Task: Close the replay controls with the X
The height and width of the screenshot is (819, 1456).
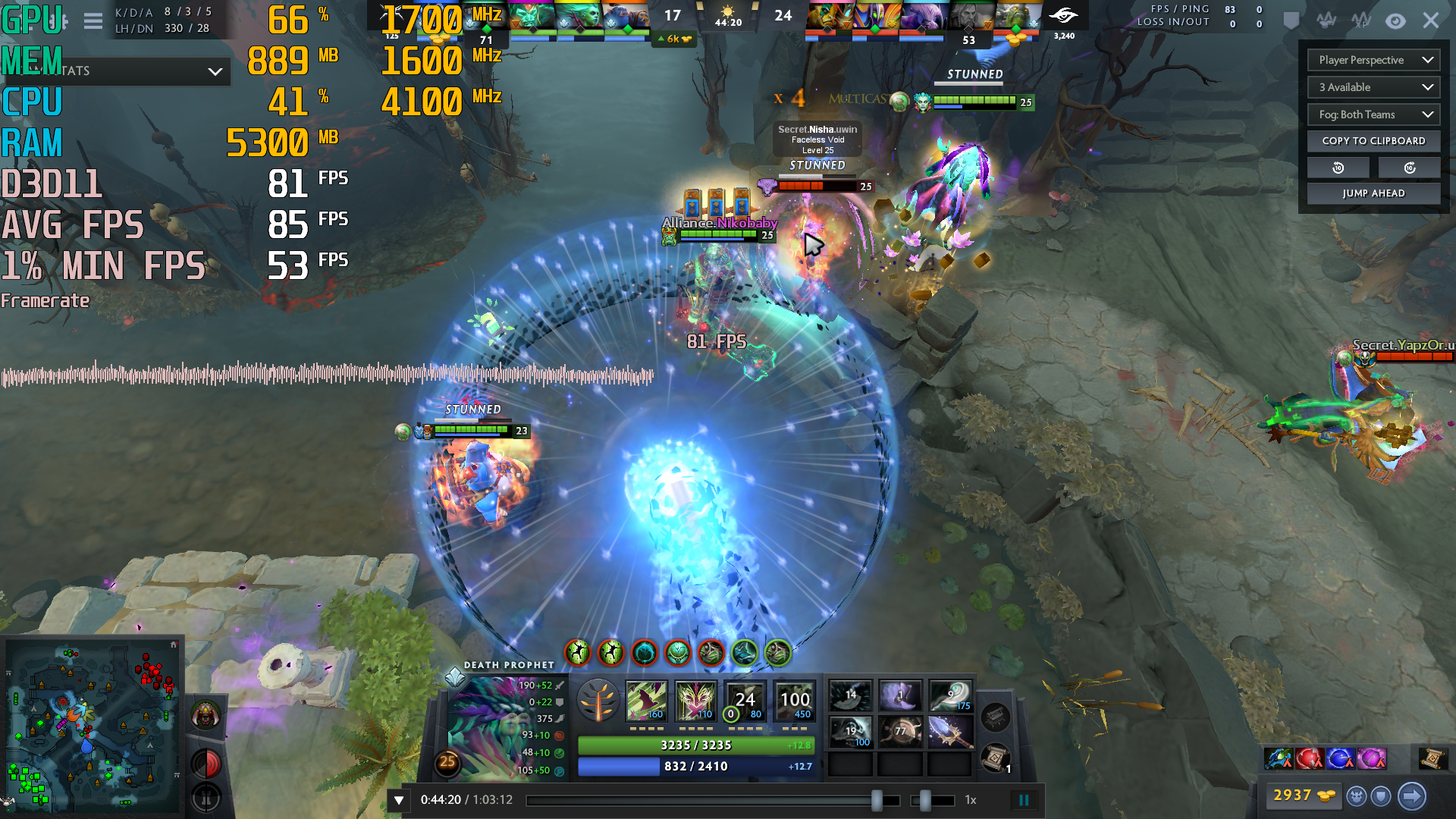Action: pos(1430,20)
